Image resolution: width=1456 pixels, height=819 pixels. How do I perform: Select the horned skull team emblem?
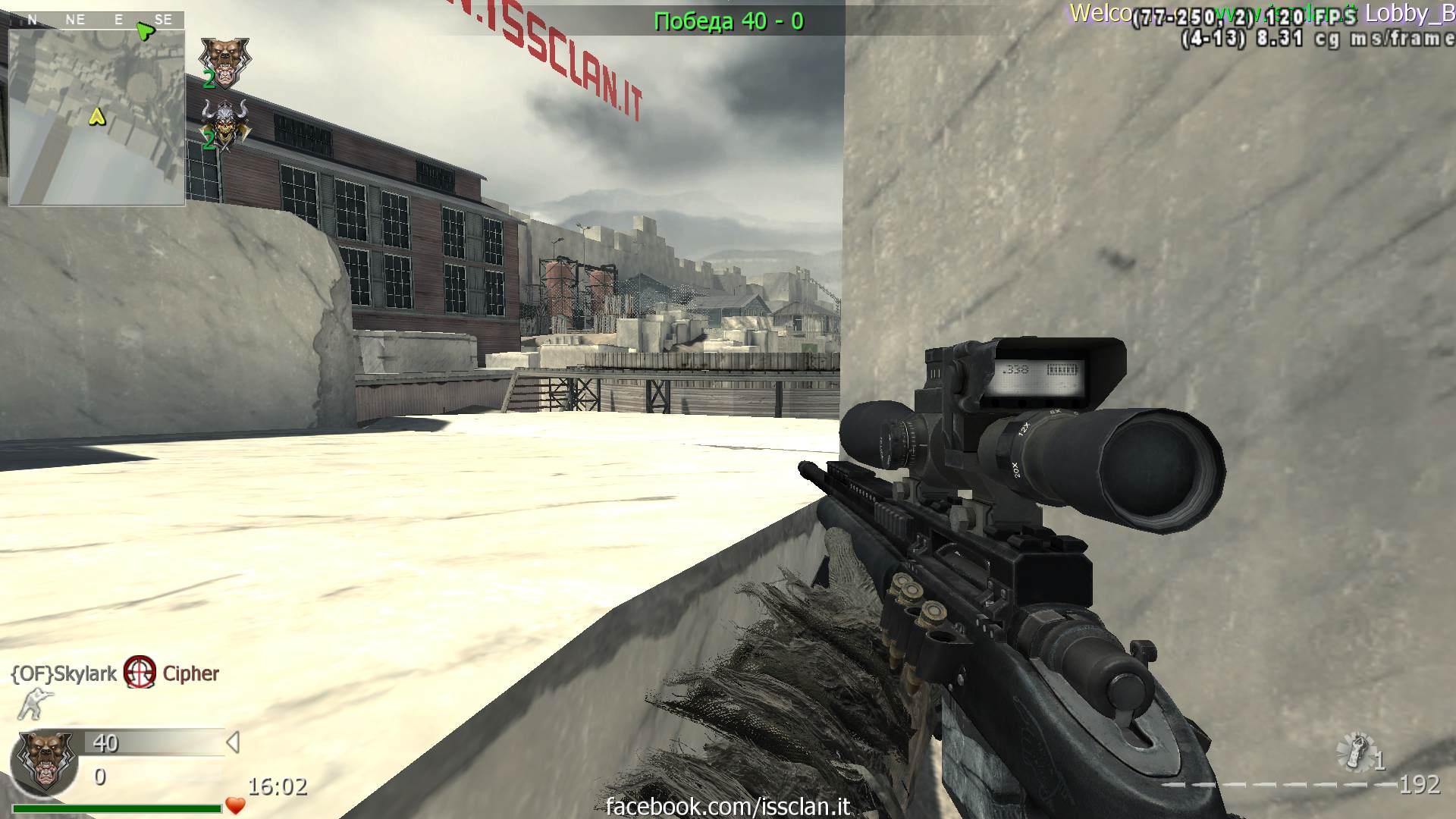[224, 123]
